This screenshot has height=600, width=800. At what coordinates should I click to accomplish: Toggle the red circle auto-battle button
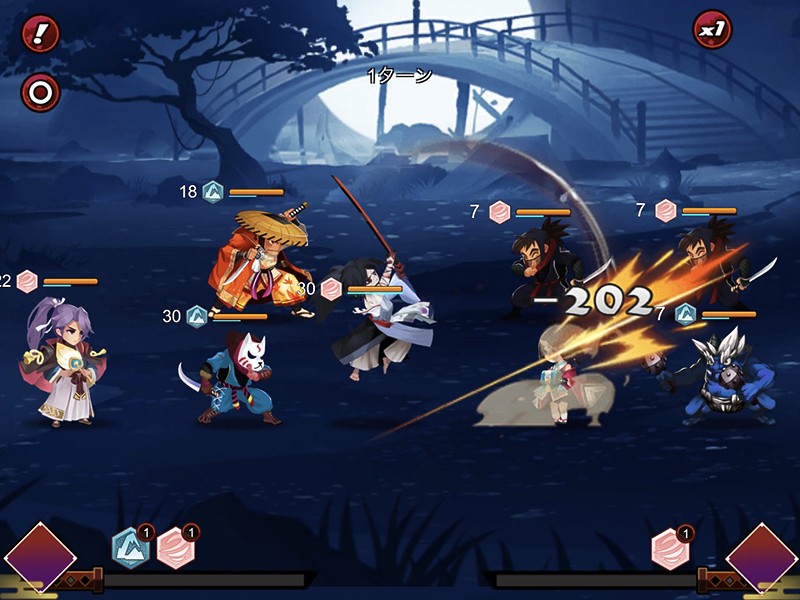point(41,93)
